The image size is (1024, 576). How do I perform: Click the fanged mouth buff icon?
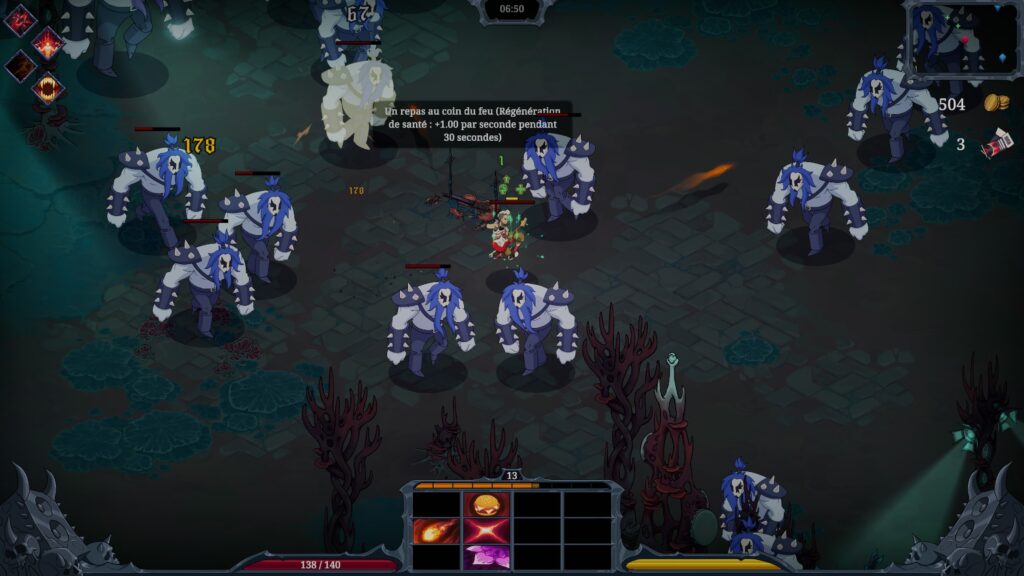[47, 88]
